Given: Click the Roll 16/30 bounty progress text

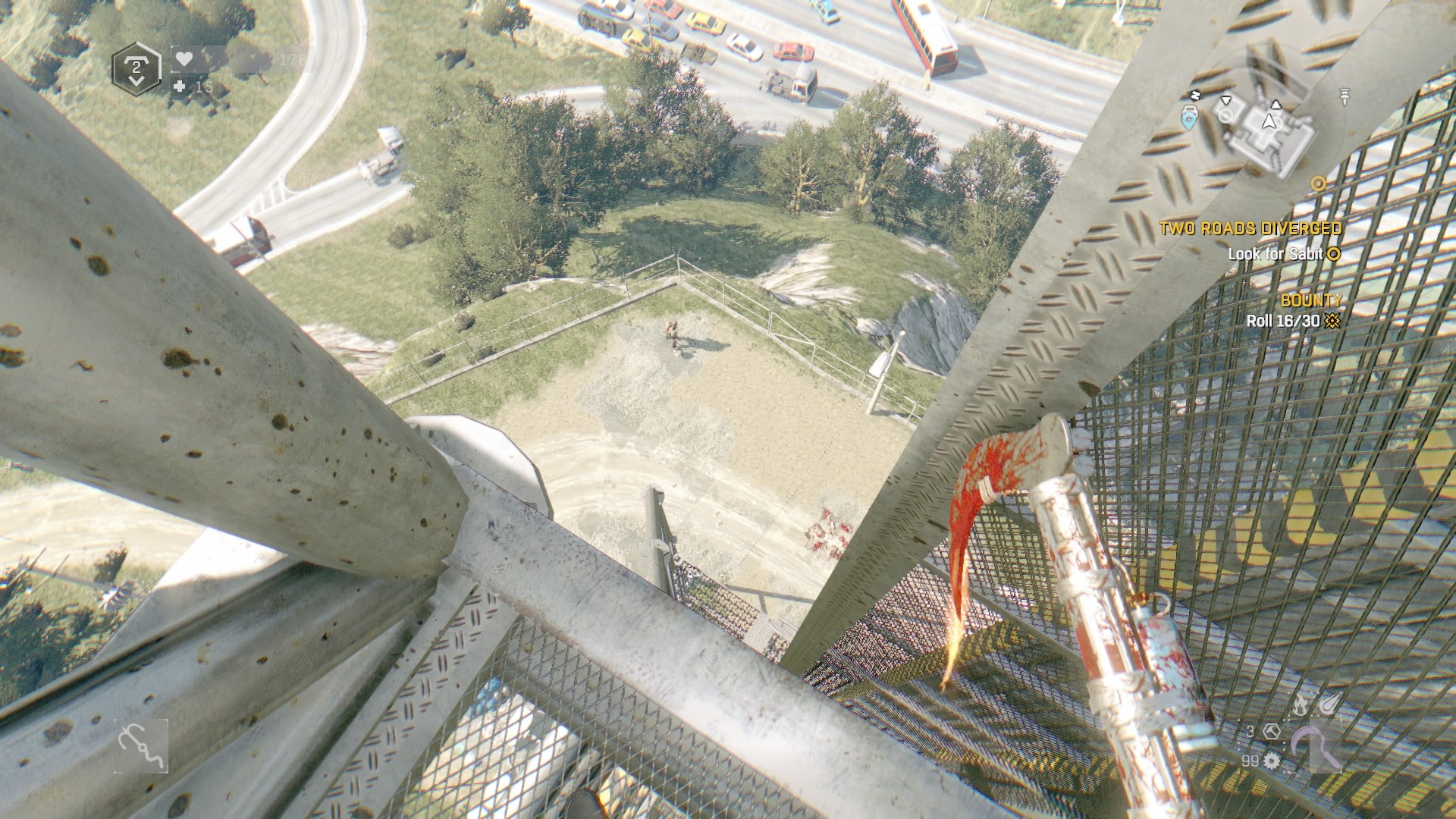Looking at the screenshot, I should [1284, 319].
